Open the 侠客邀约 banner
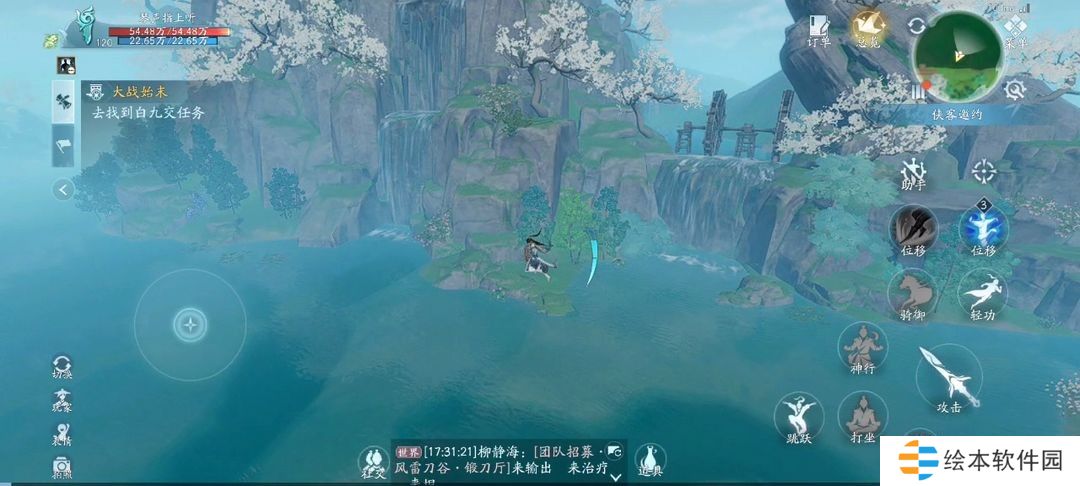 click(x=957, y=114)
